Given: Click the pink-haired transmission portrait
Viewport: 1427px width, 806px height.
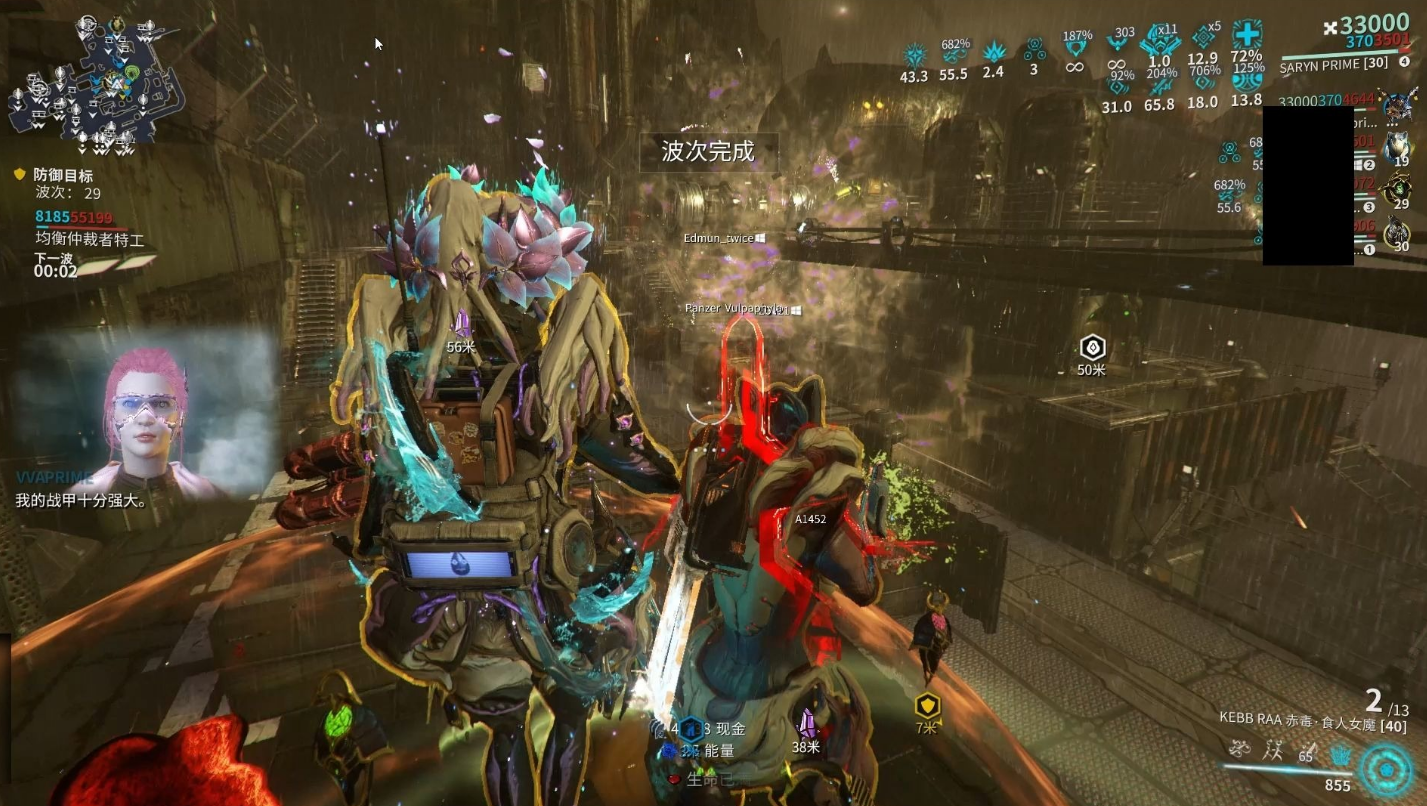Looking at the screenshot, I should tap(146, 410).
